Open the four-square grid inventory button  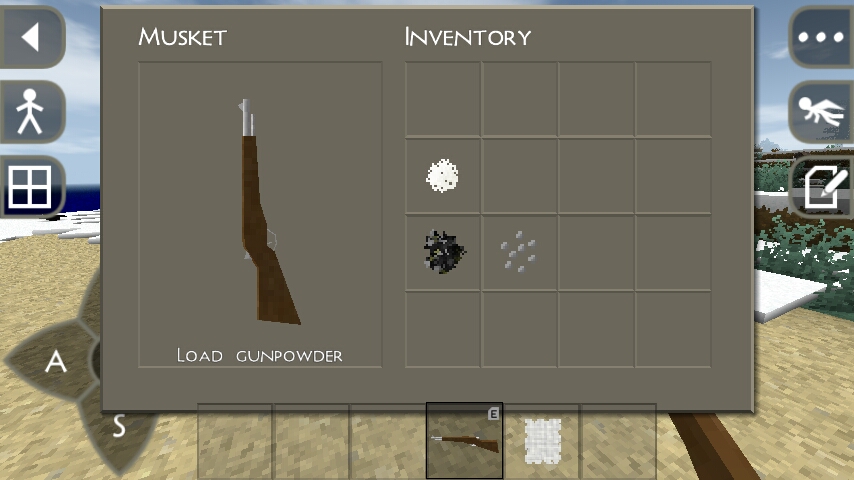pyautogui.click(x=31, y=186)
